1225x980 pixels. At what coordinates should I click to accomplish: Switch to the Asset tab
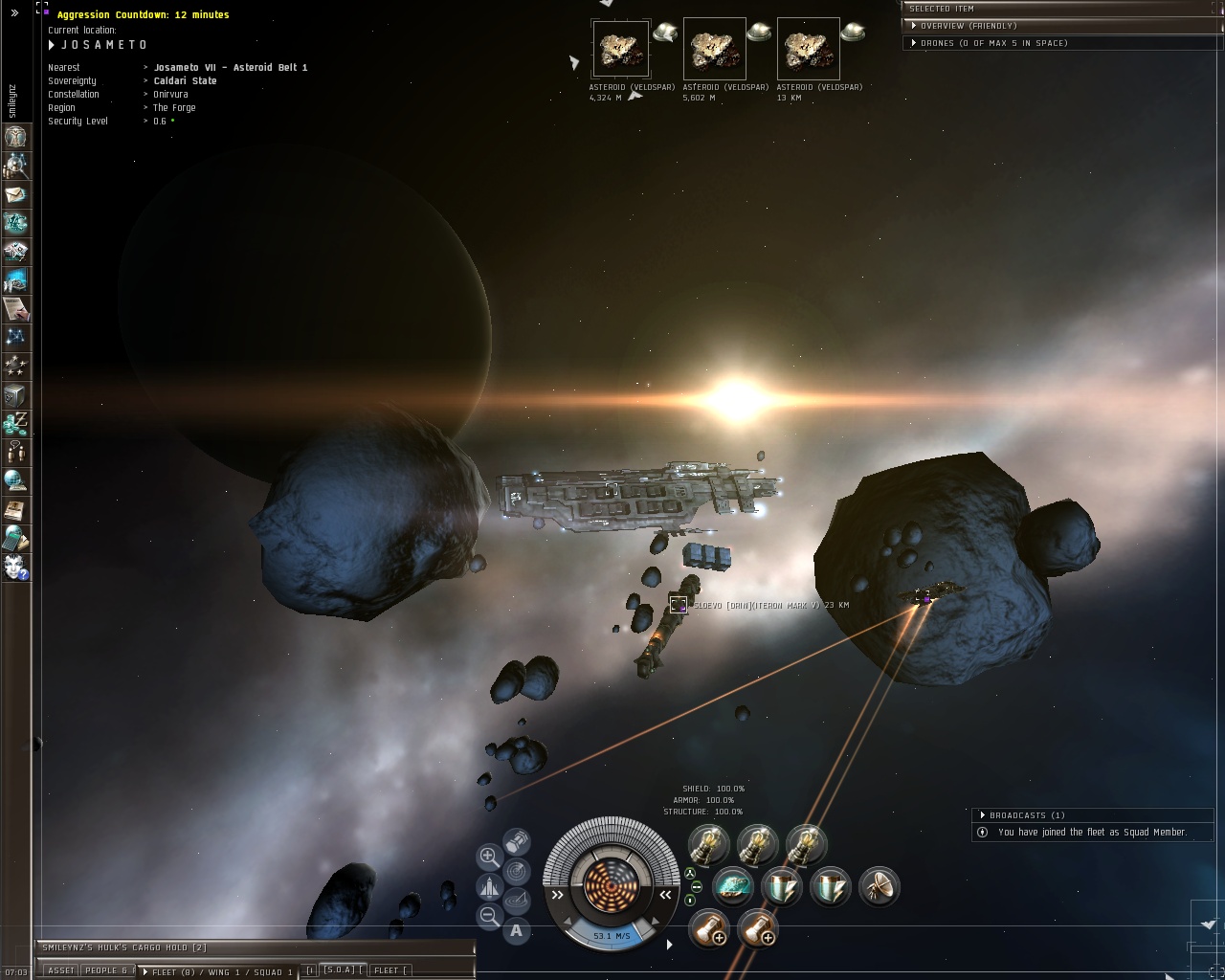[x=60, y=970]
